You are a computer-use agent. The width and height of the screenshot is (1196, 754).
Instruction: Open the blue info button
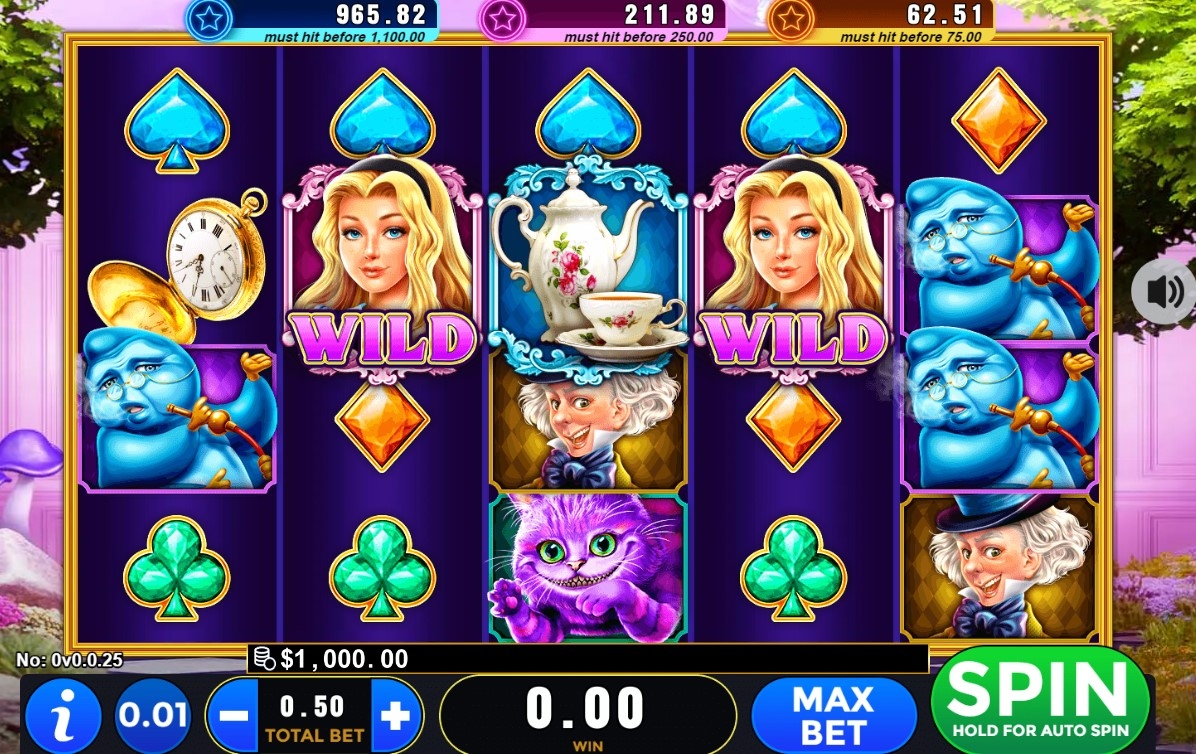62,716
